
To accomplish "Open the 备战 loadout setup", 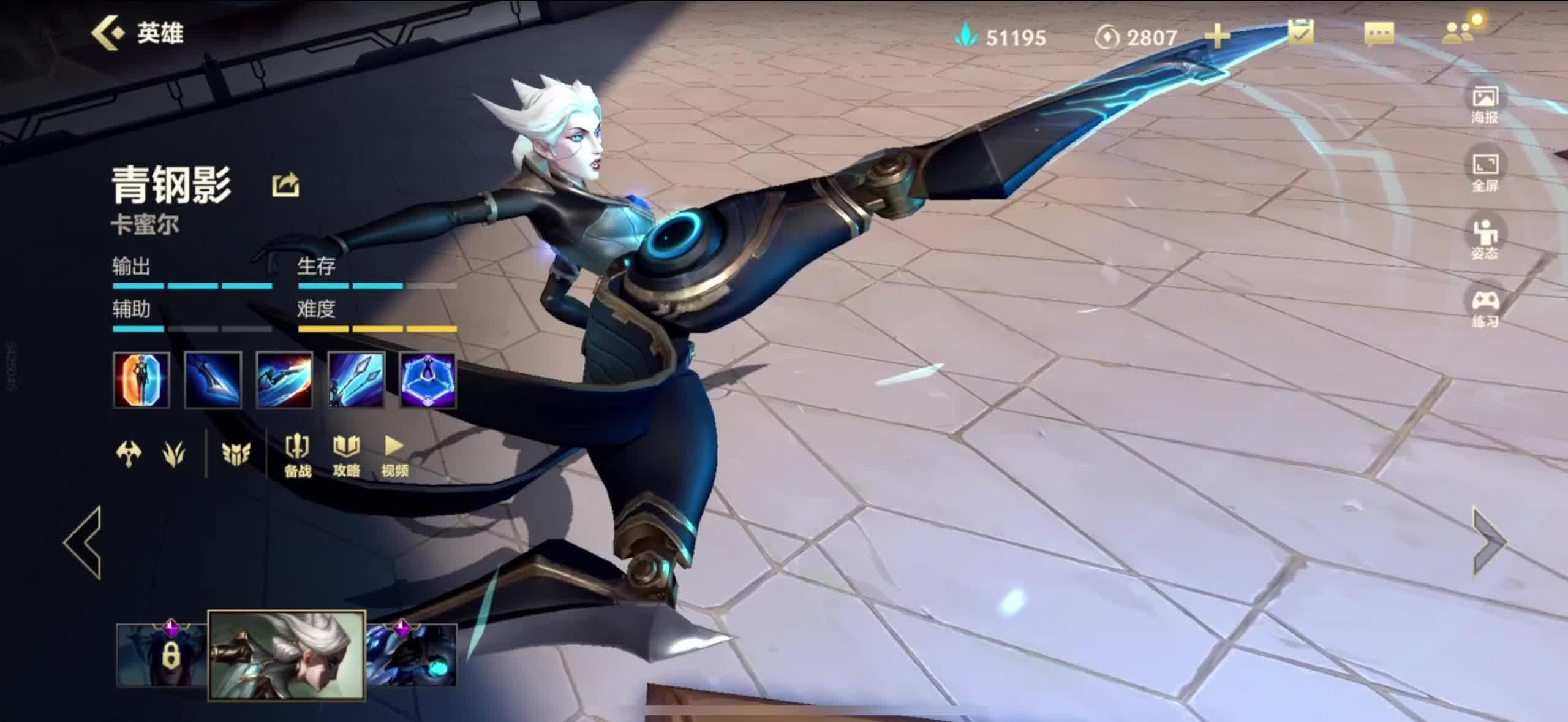I will click(298, 455).
